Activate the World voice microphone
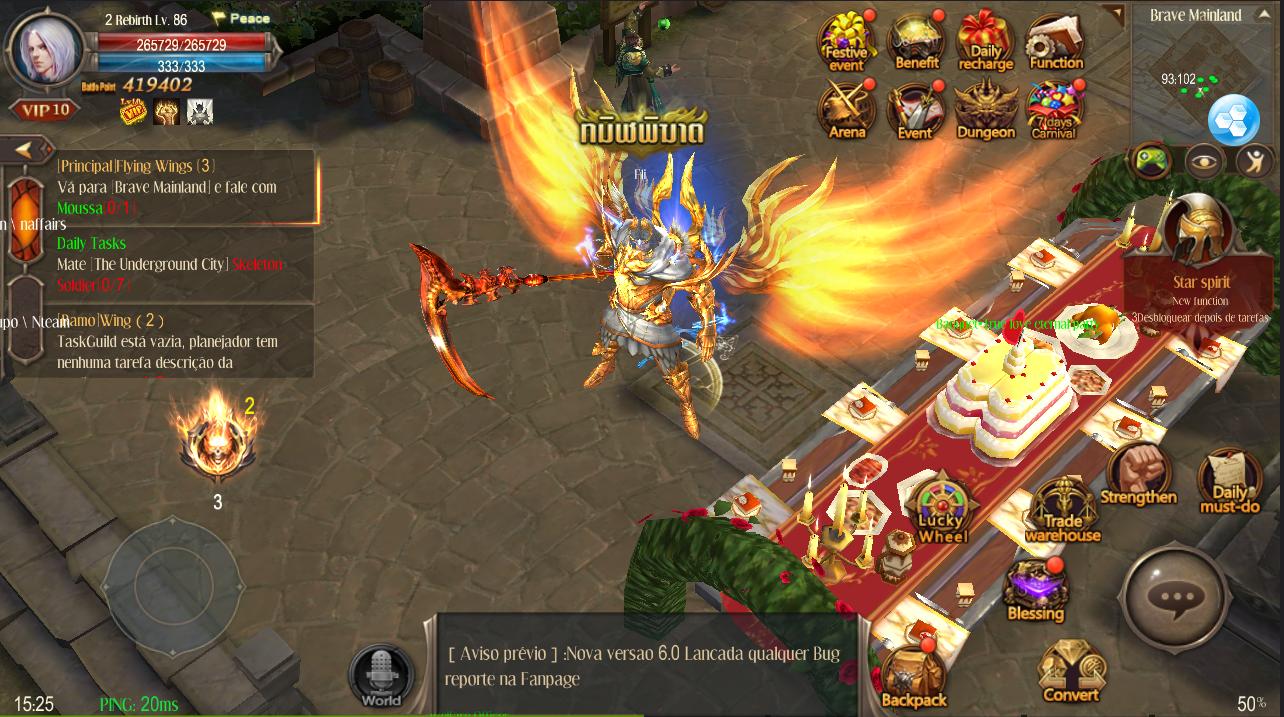 tap(381, 675)
